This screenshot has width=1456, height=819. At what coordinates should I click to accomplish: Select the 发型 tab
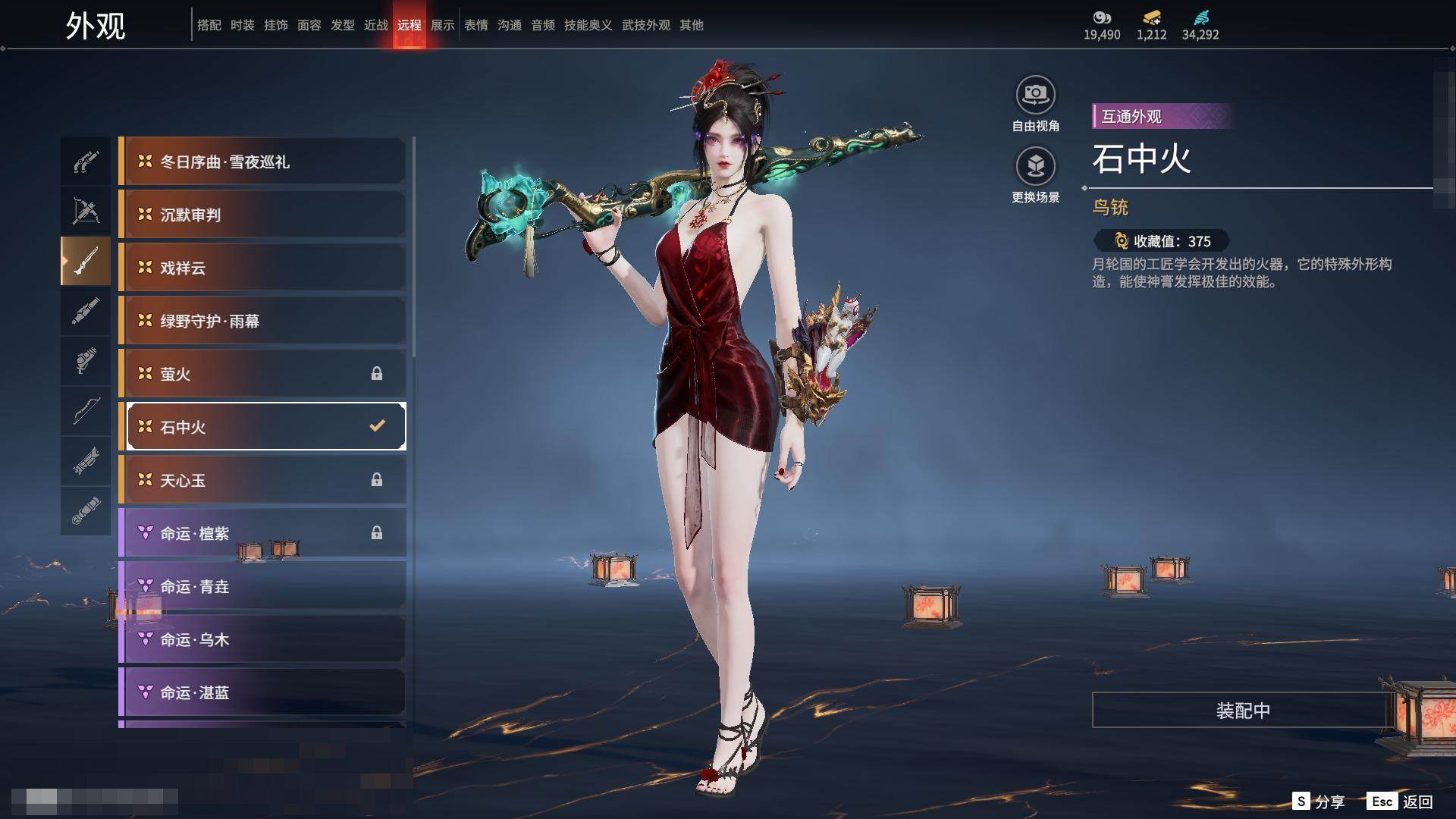point(343,25)
